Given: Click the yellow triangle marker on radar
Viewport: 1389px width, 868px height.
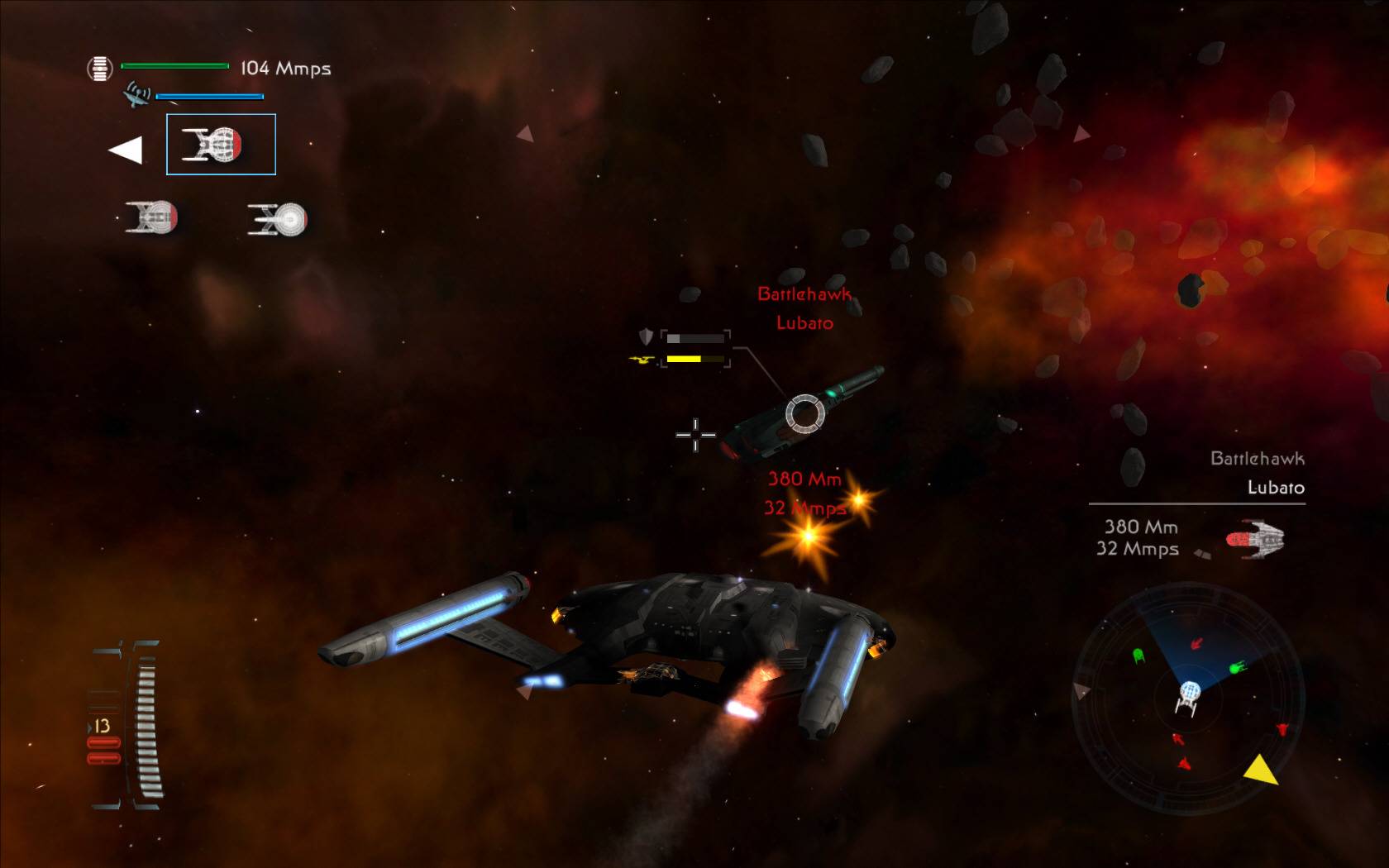Looking at the screenshot, I should tap(1261, 770).
